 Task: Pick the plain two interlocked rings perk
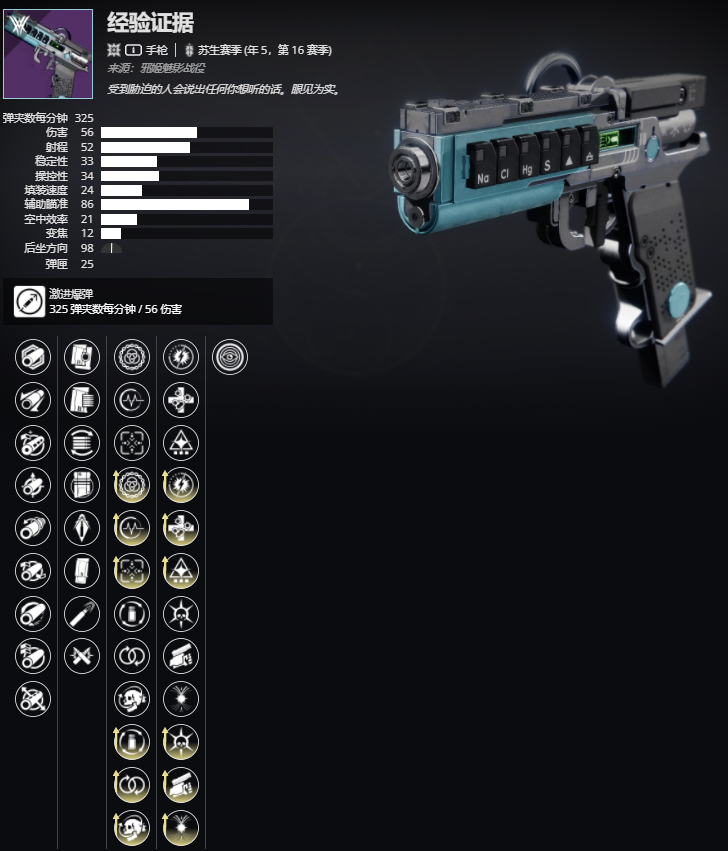[x=132, y=656]
